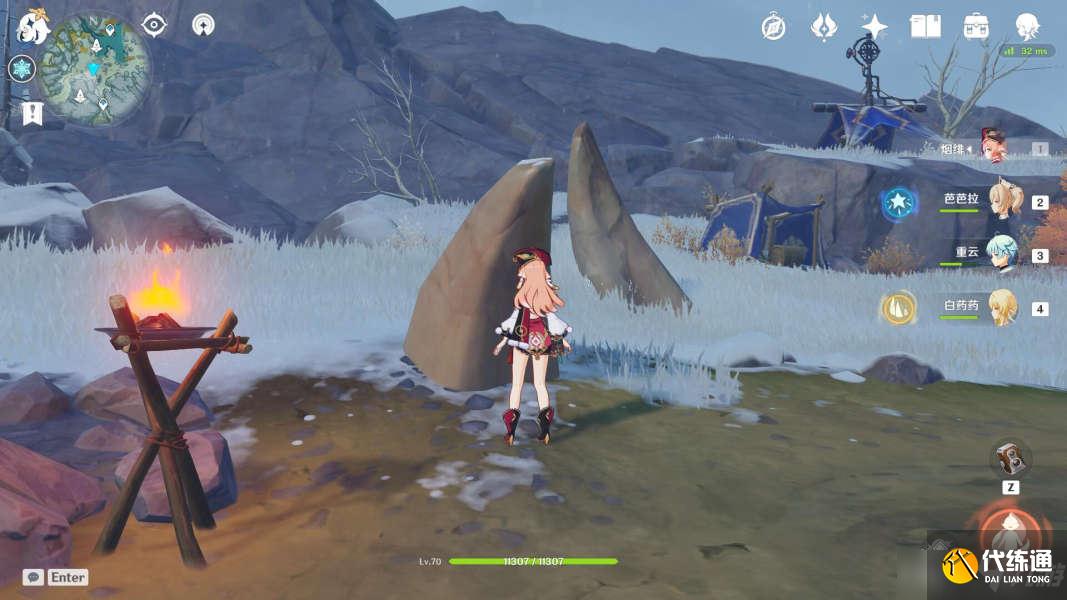Image resolution: width=1067 pixels, height=600 pixels.
Task: Open the chat speech bubble icon
Action: coord(33,577)
